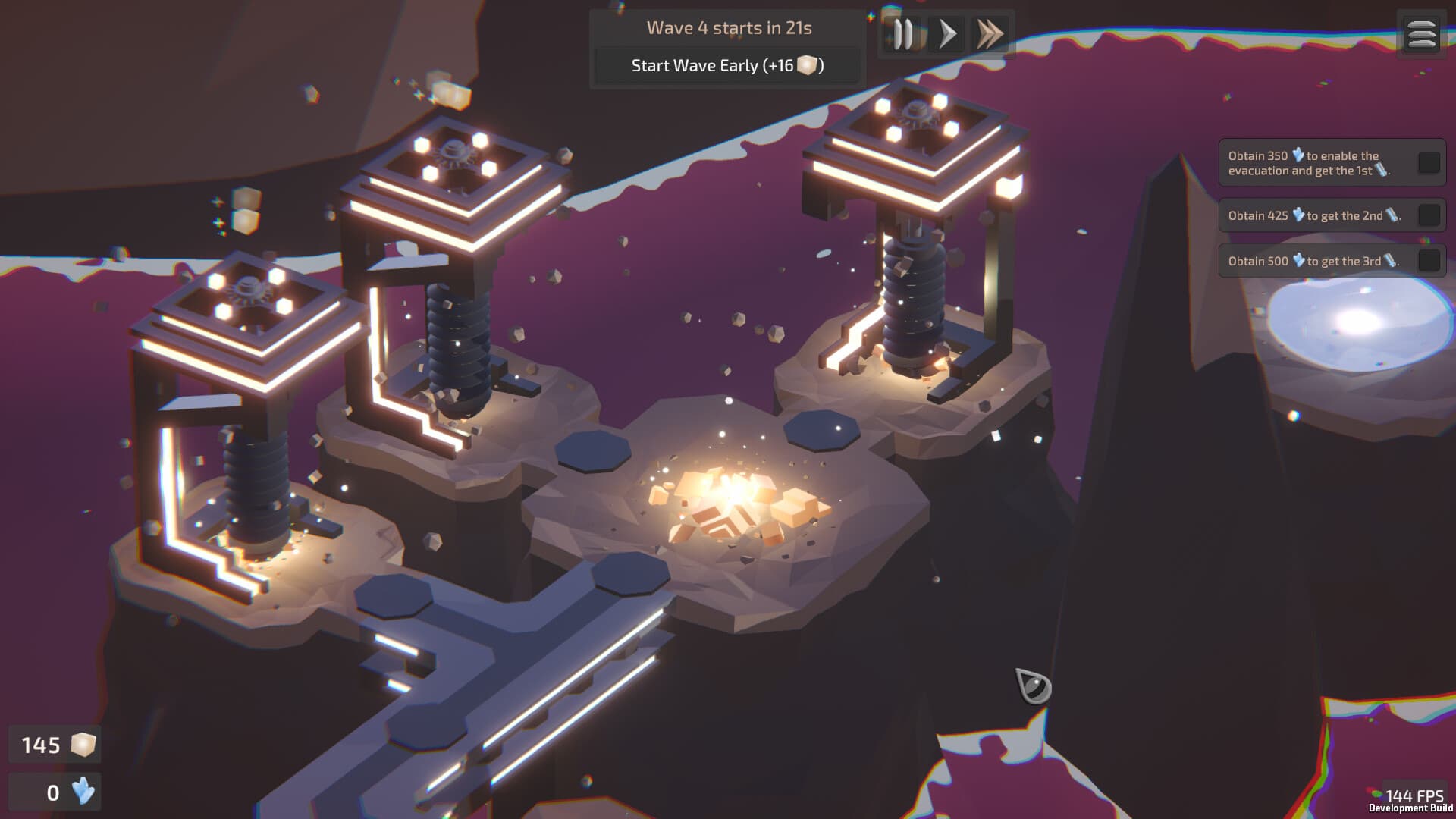Image resolution: width=1456 pixels, height=819 pixels.
Task: Resume normal game speed with play icon
Action: click(x=947, y=33)
